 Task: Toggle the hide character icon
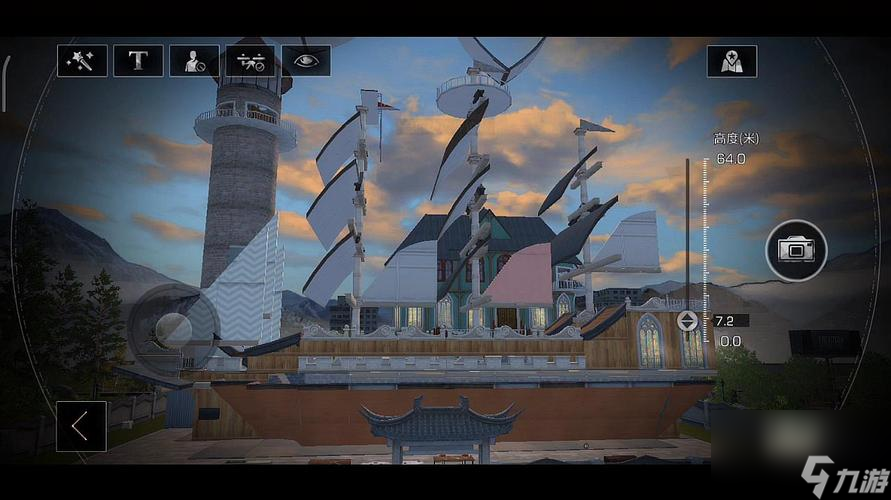pyautogui.click(x=194, y=61)
